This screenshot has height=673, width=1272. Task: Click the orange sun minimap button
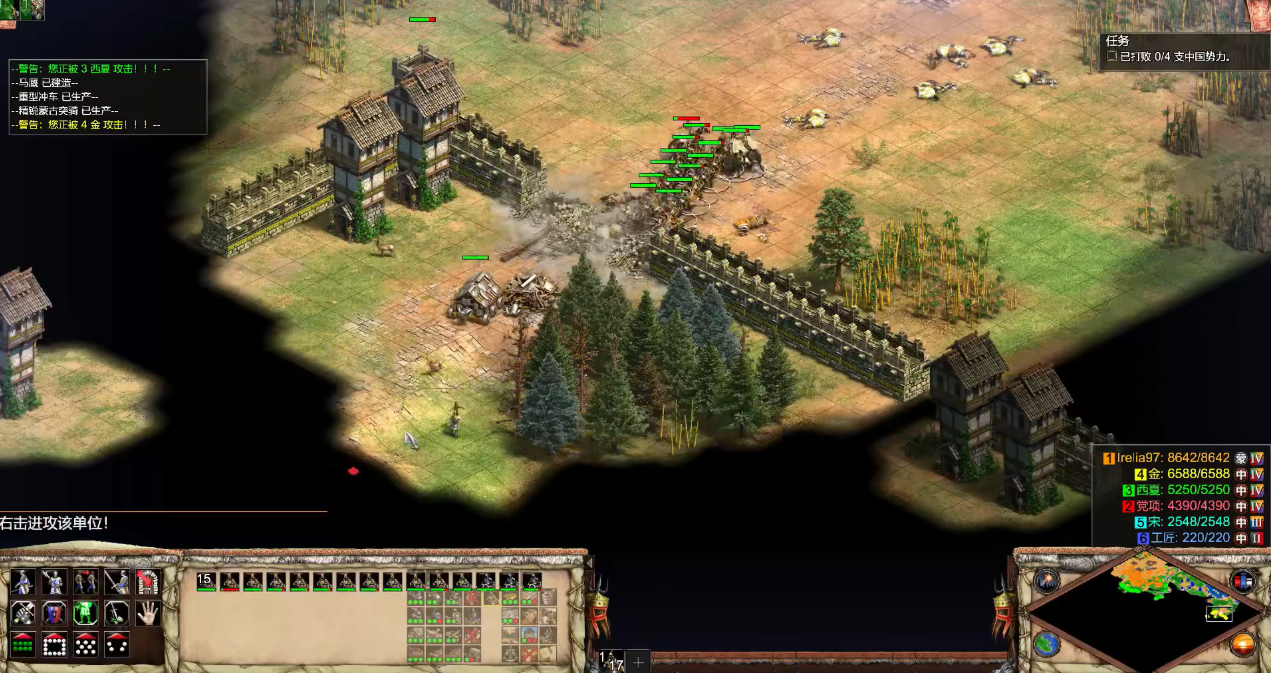[1243, 644]
